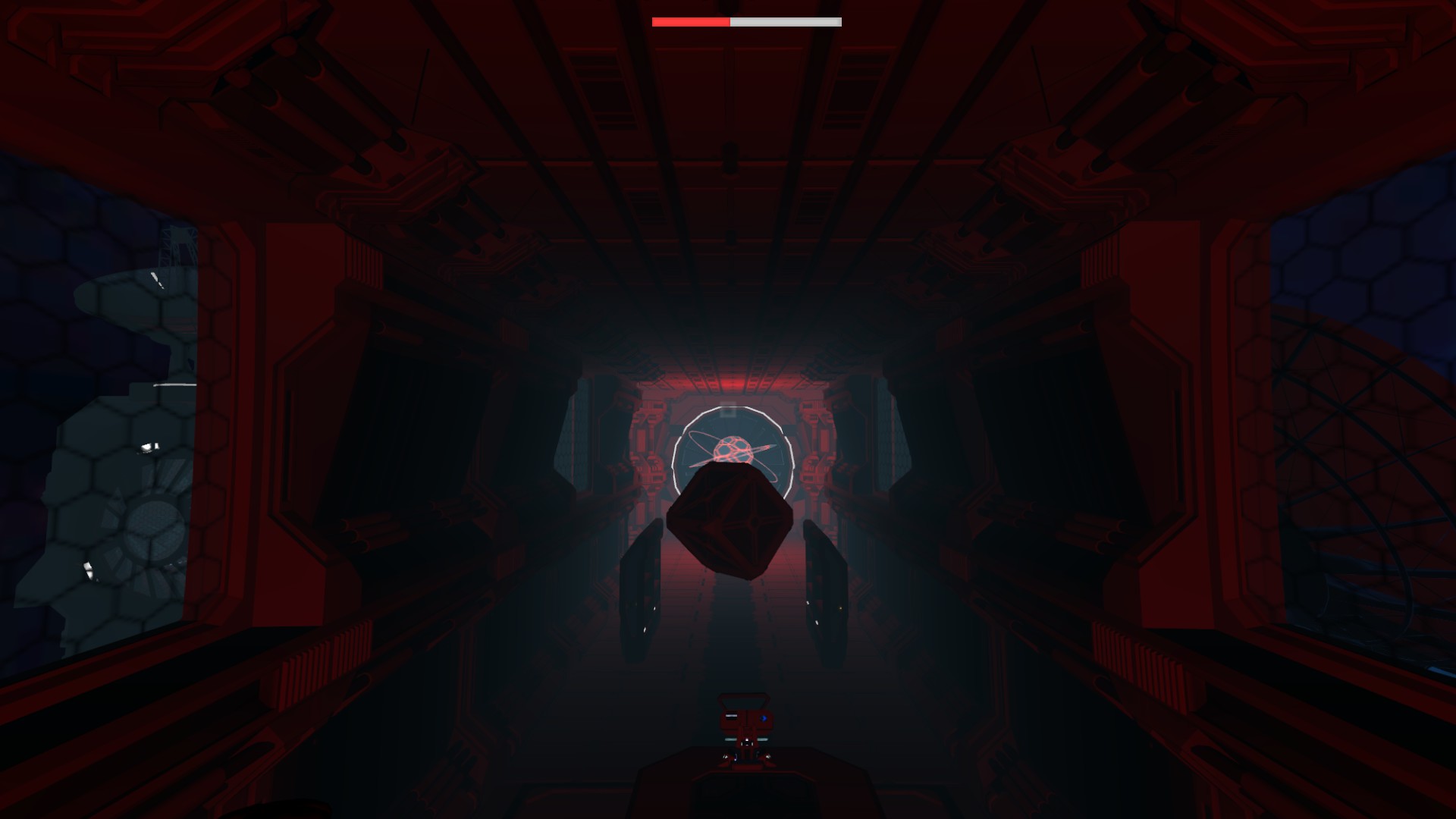Select the drone's left thruster light
The image size is (1456, 819).
[725, 757]
